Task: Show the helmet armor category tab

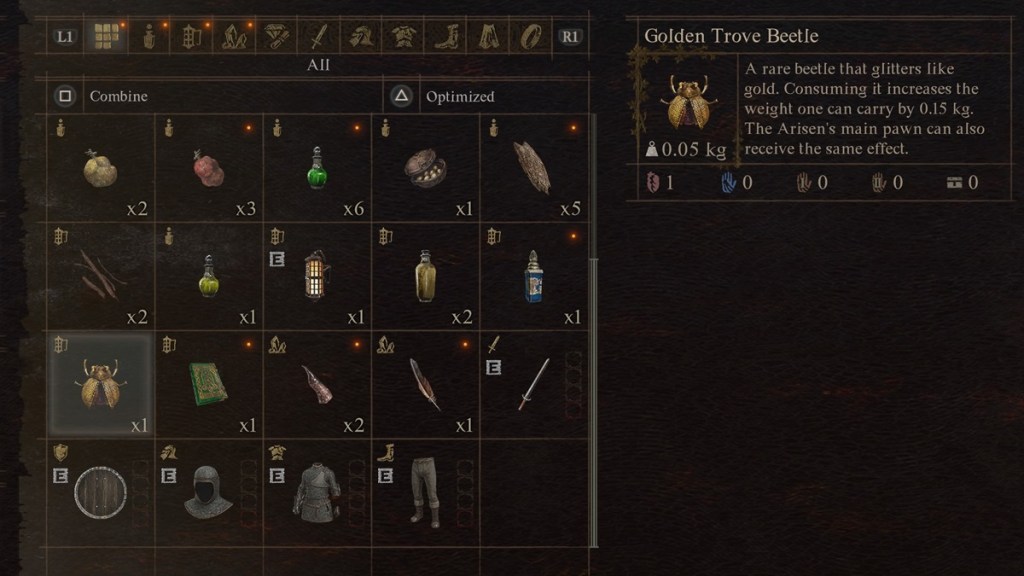Action: tap(361, 37)
